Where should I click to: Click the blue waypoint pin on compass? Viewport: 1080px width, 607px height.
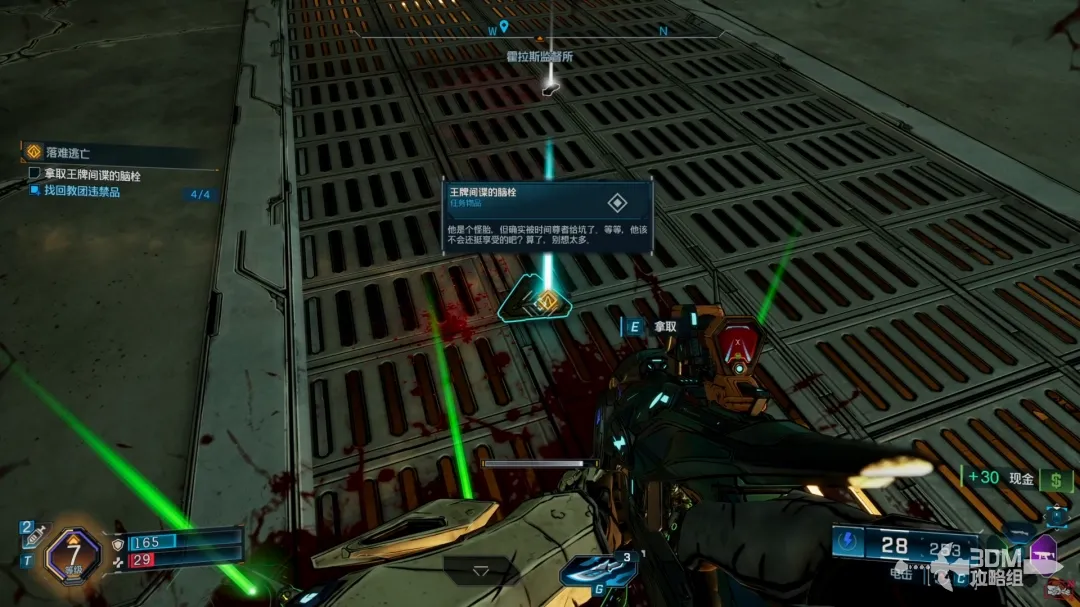pos(504,26)
